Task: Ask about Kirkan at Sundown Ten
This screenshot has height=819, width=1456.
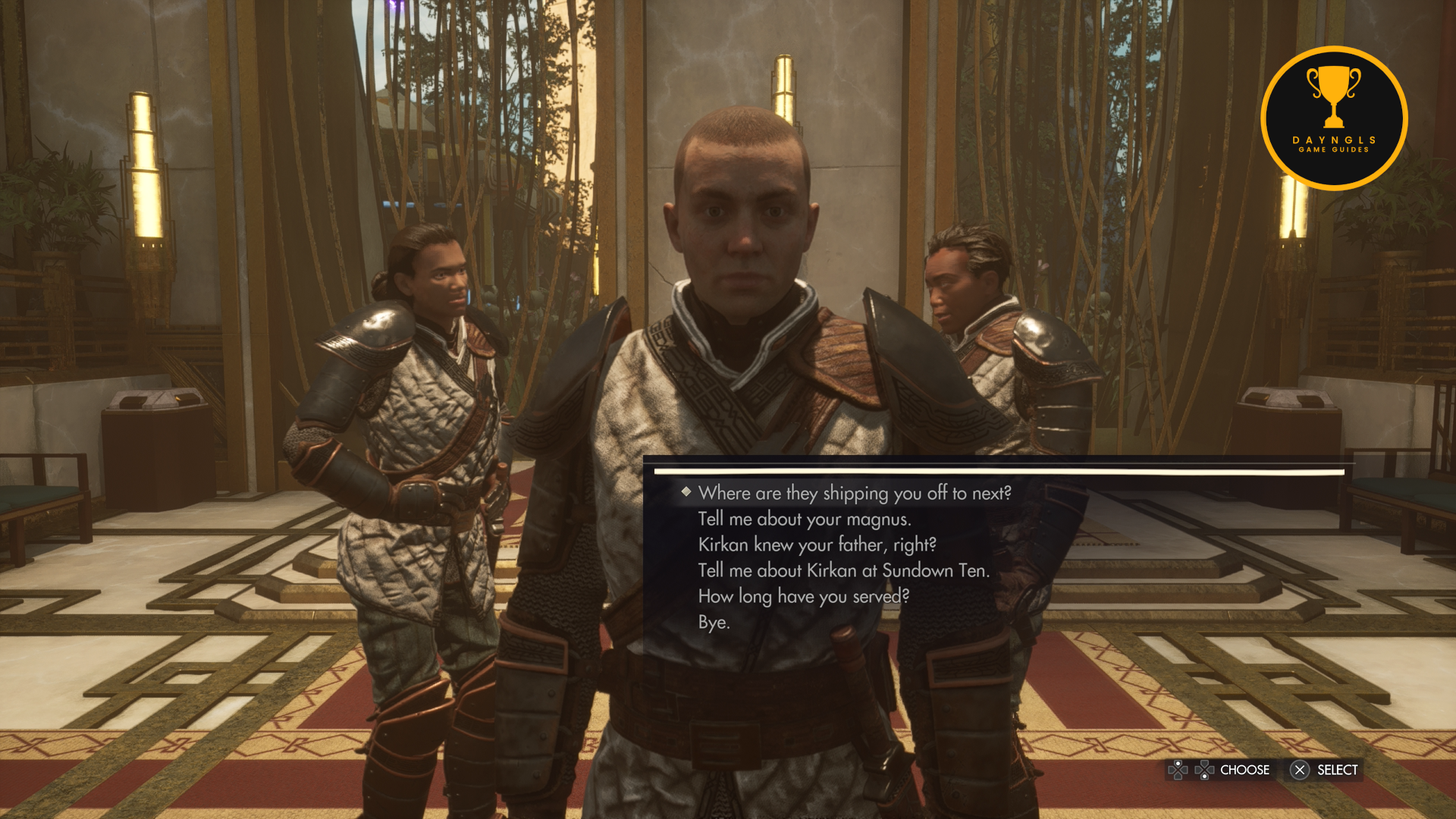Action: point(843,571)
